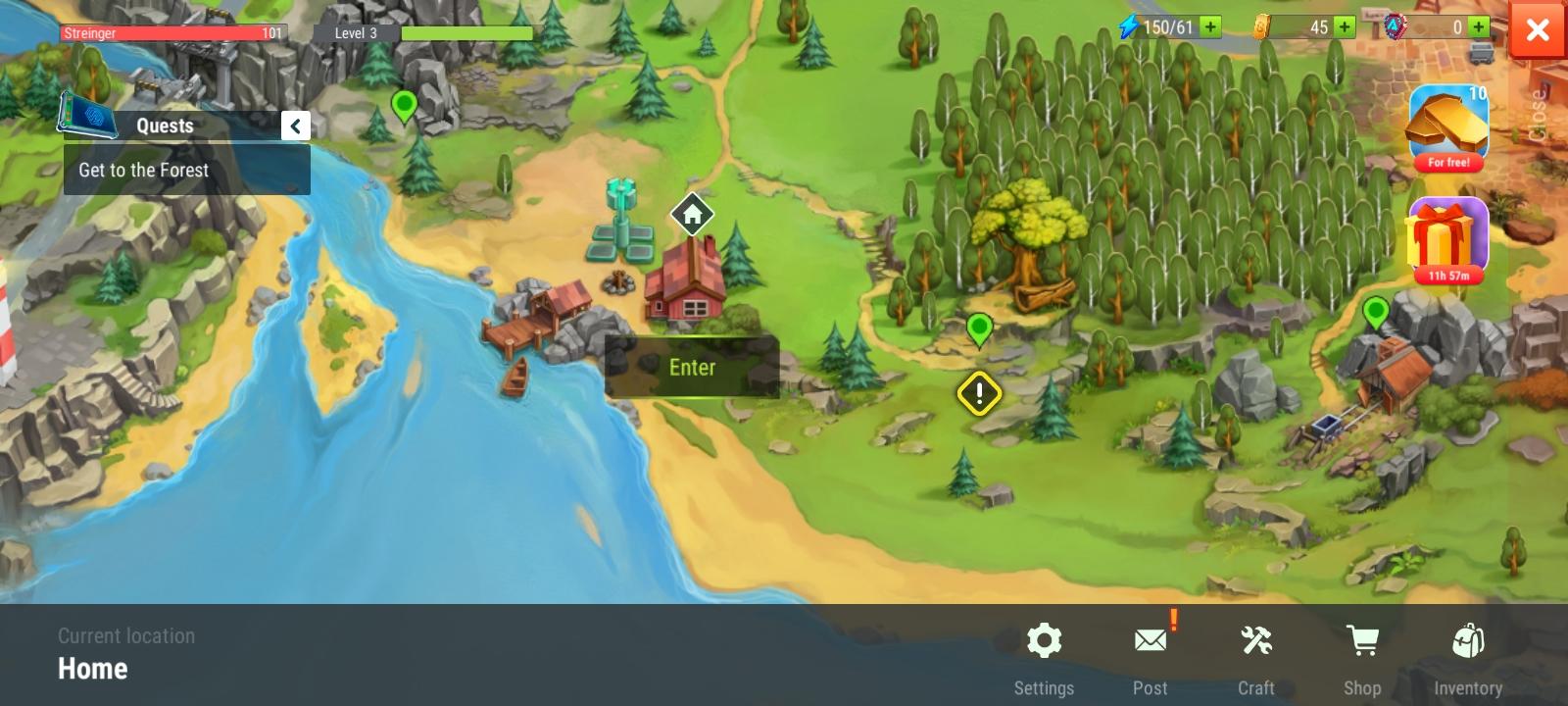Screen dimensions: 1568x706
Task: Select the Craft hammer icon
Action: 1255,640
